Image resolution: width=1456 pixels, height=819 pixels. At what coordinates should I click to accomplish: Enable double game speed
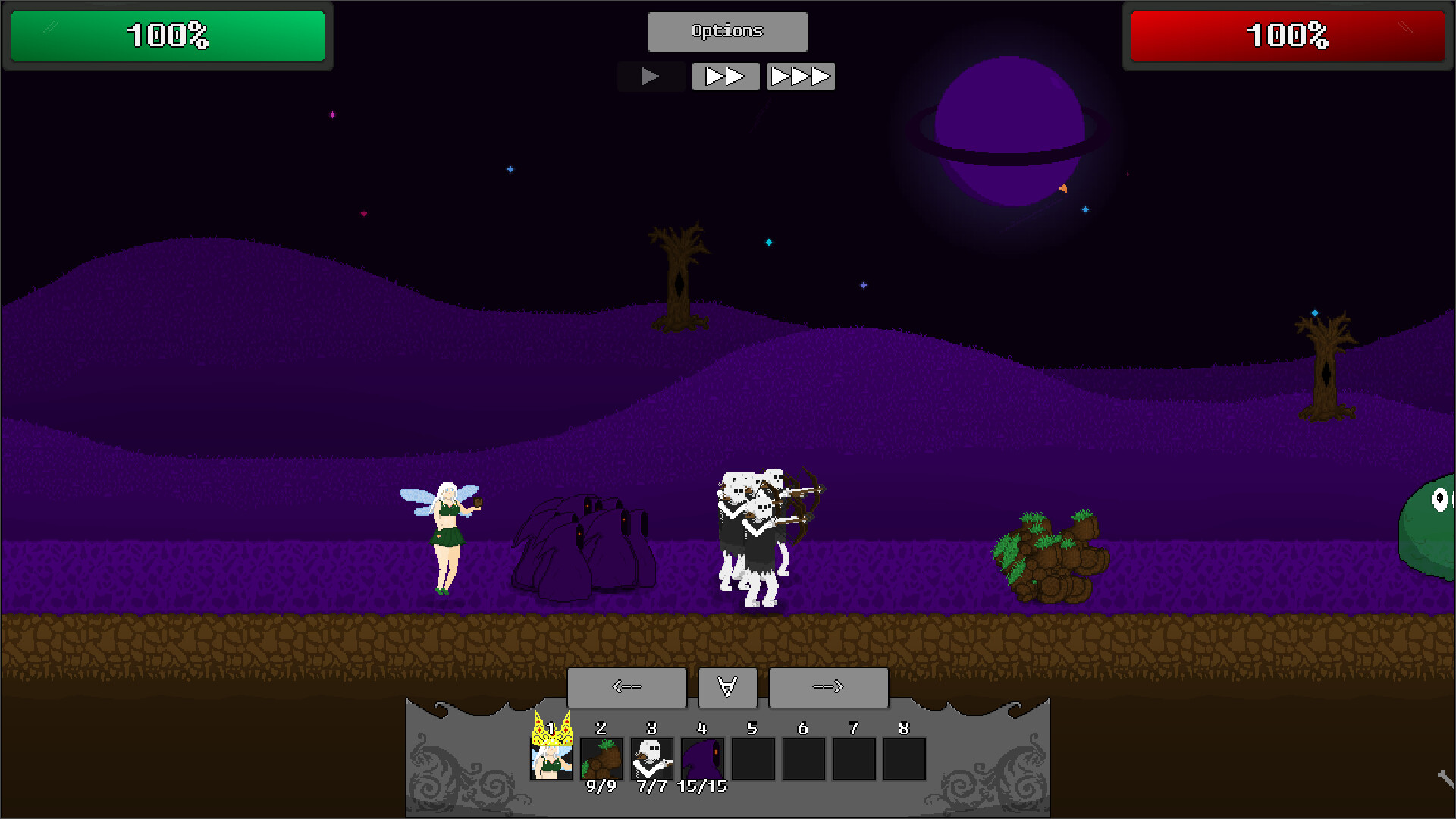pos(725,76)
